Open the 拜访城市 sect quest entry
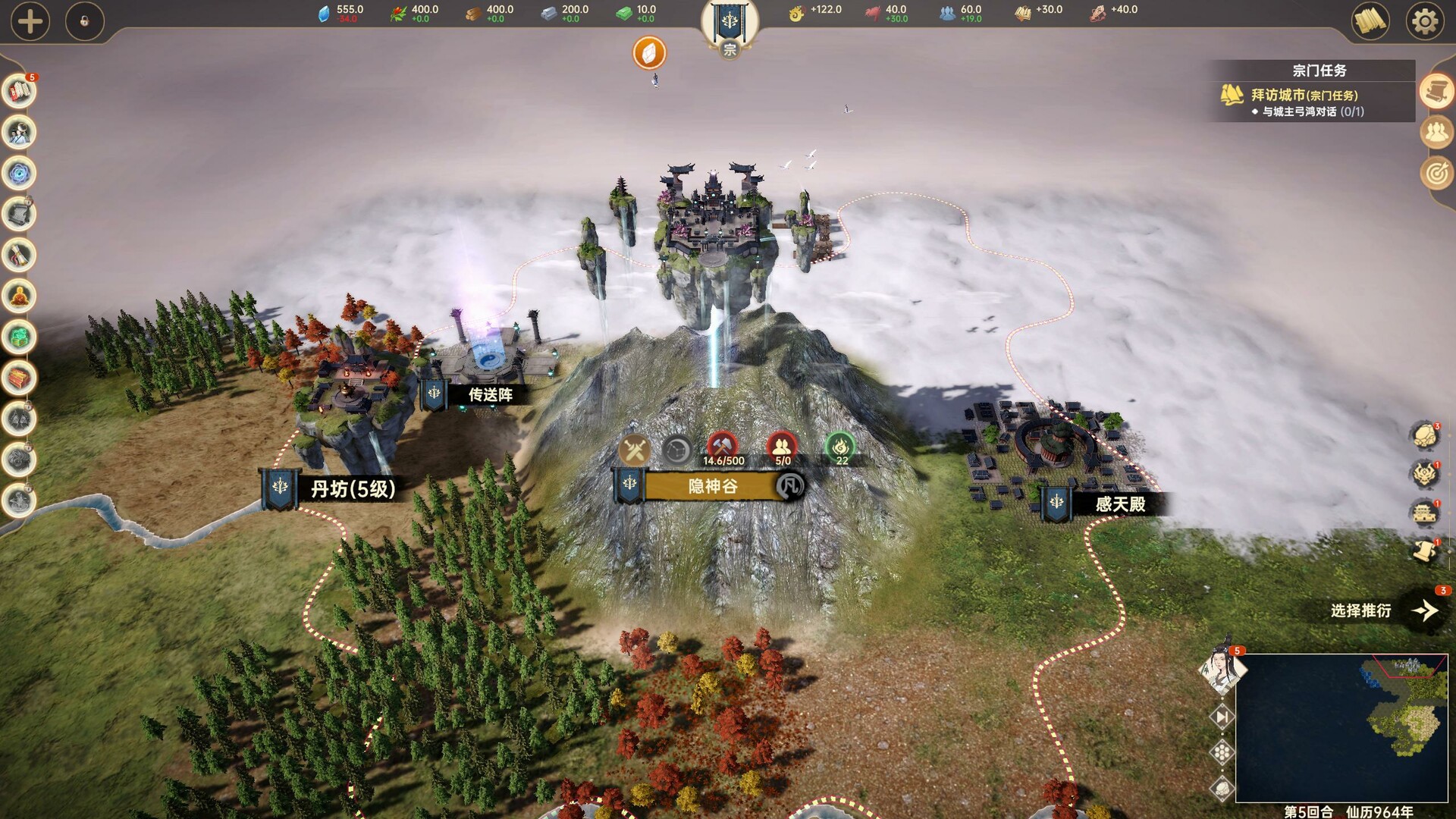The image size is (1456, 819). (x=1304, y=96)
